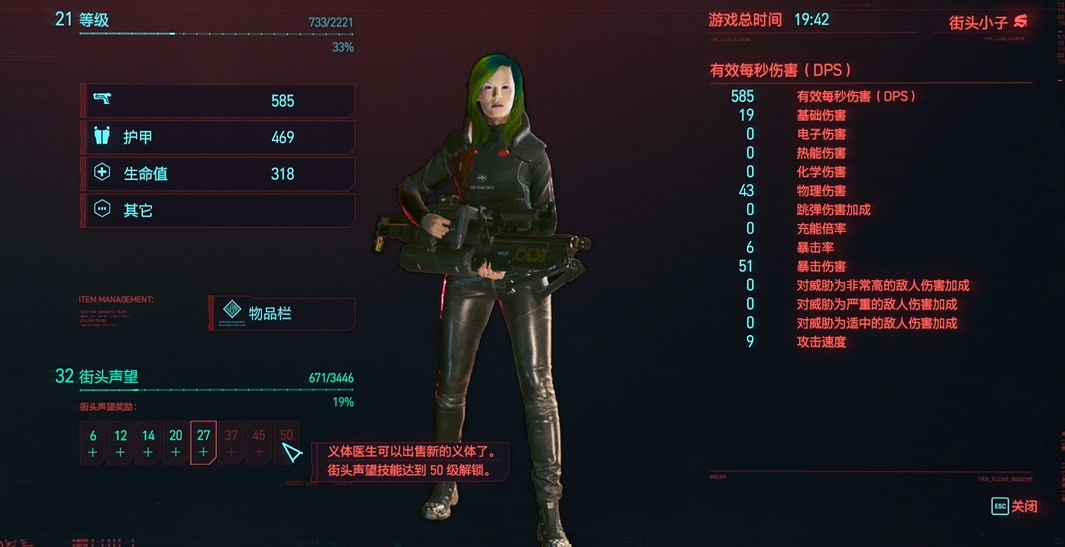Select locked street cred reward 50

coord(287,443)
